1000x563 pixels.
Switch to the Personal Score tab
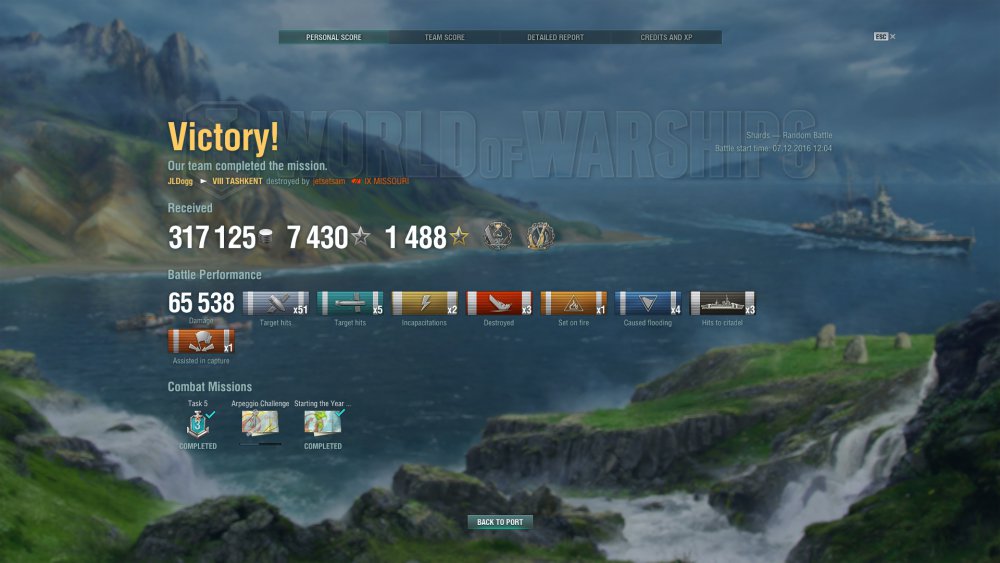334,38
